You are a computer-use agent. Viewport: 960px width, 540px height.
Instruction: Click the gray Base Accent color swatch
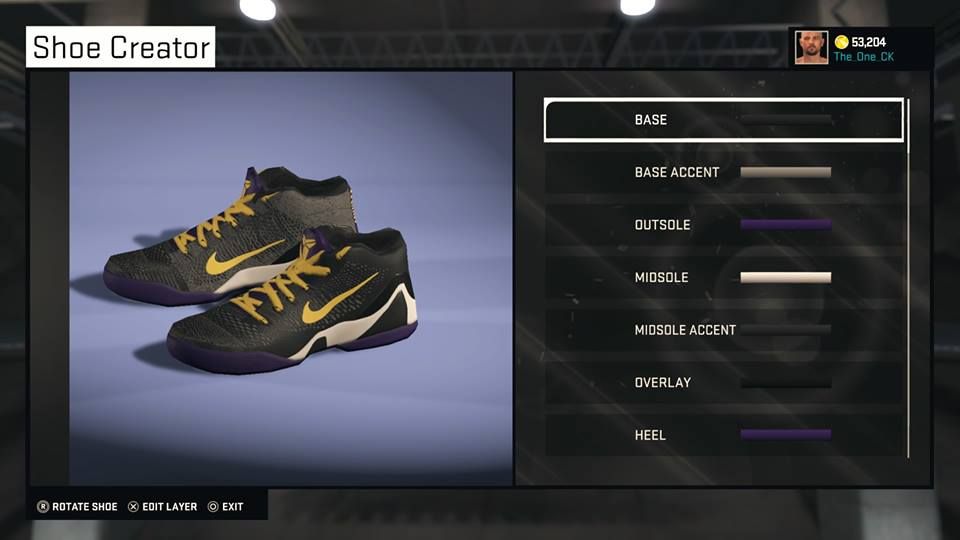point(785,172)
